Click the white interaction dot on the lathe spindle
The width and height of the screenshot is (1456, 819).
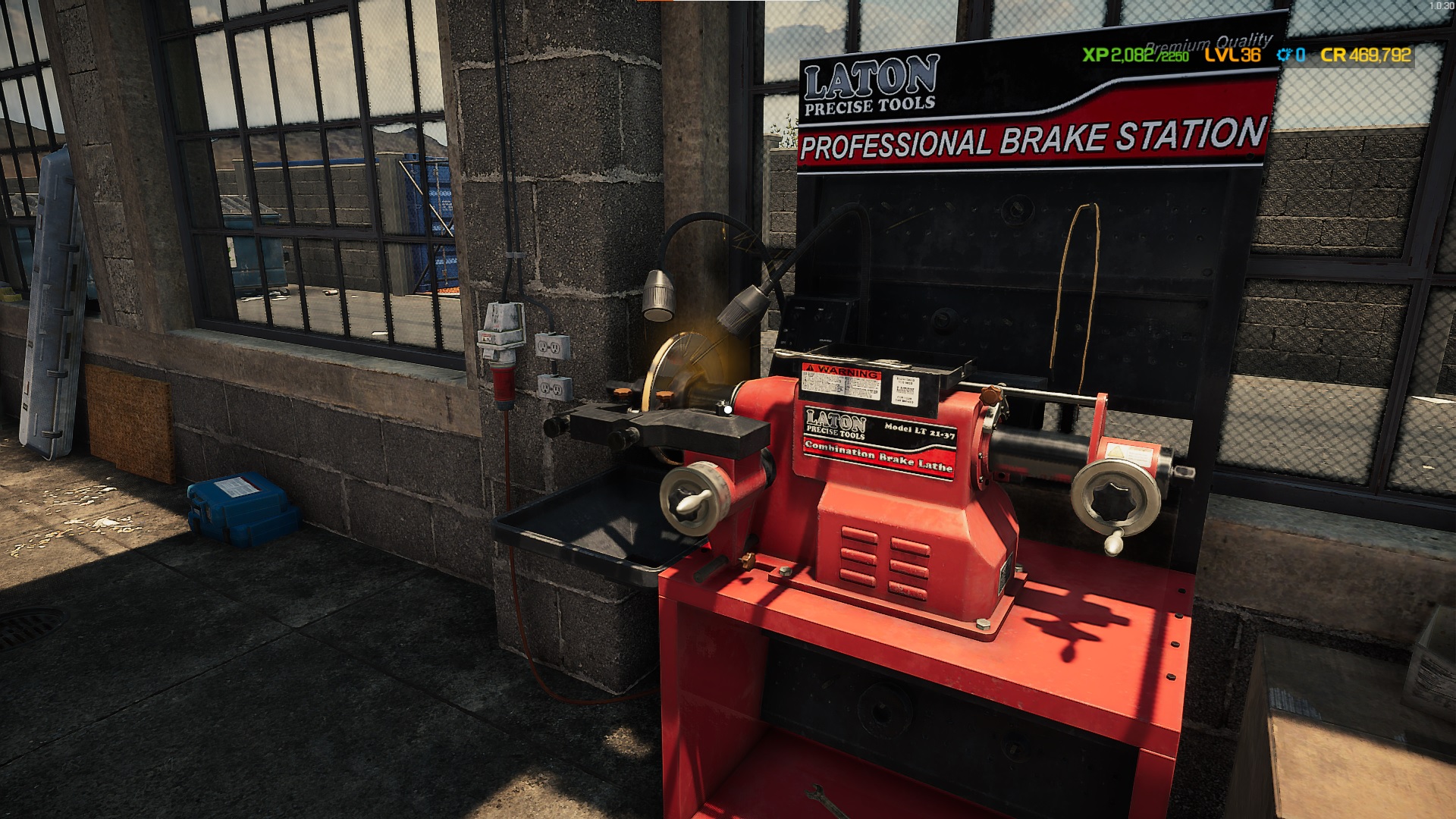click(726, 408)
